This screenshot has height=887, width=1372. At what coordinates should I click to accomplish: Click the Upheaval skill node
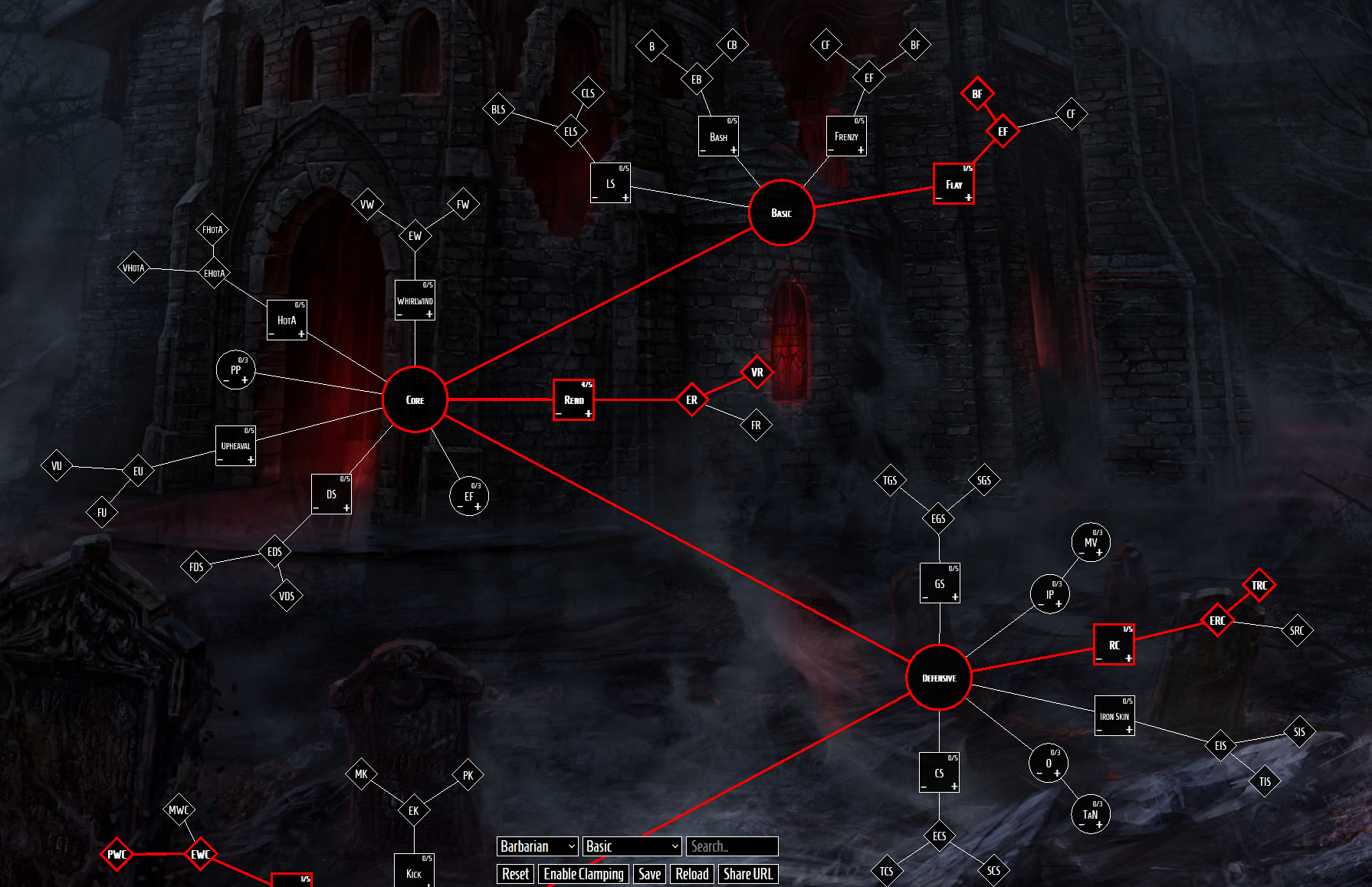[235, 445]
